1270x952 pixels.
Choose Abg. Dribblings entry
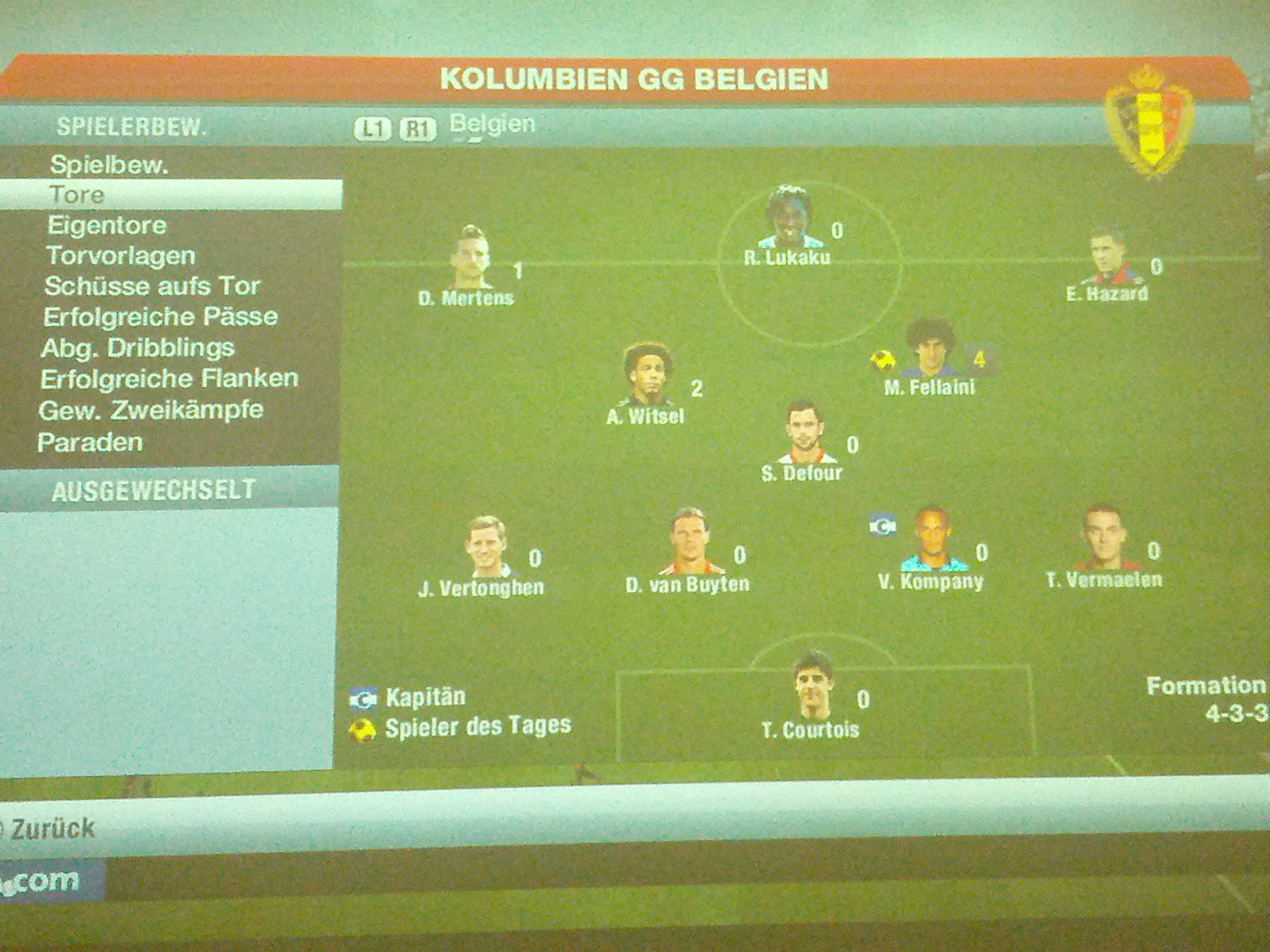click(x=138, y=348)
